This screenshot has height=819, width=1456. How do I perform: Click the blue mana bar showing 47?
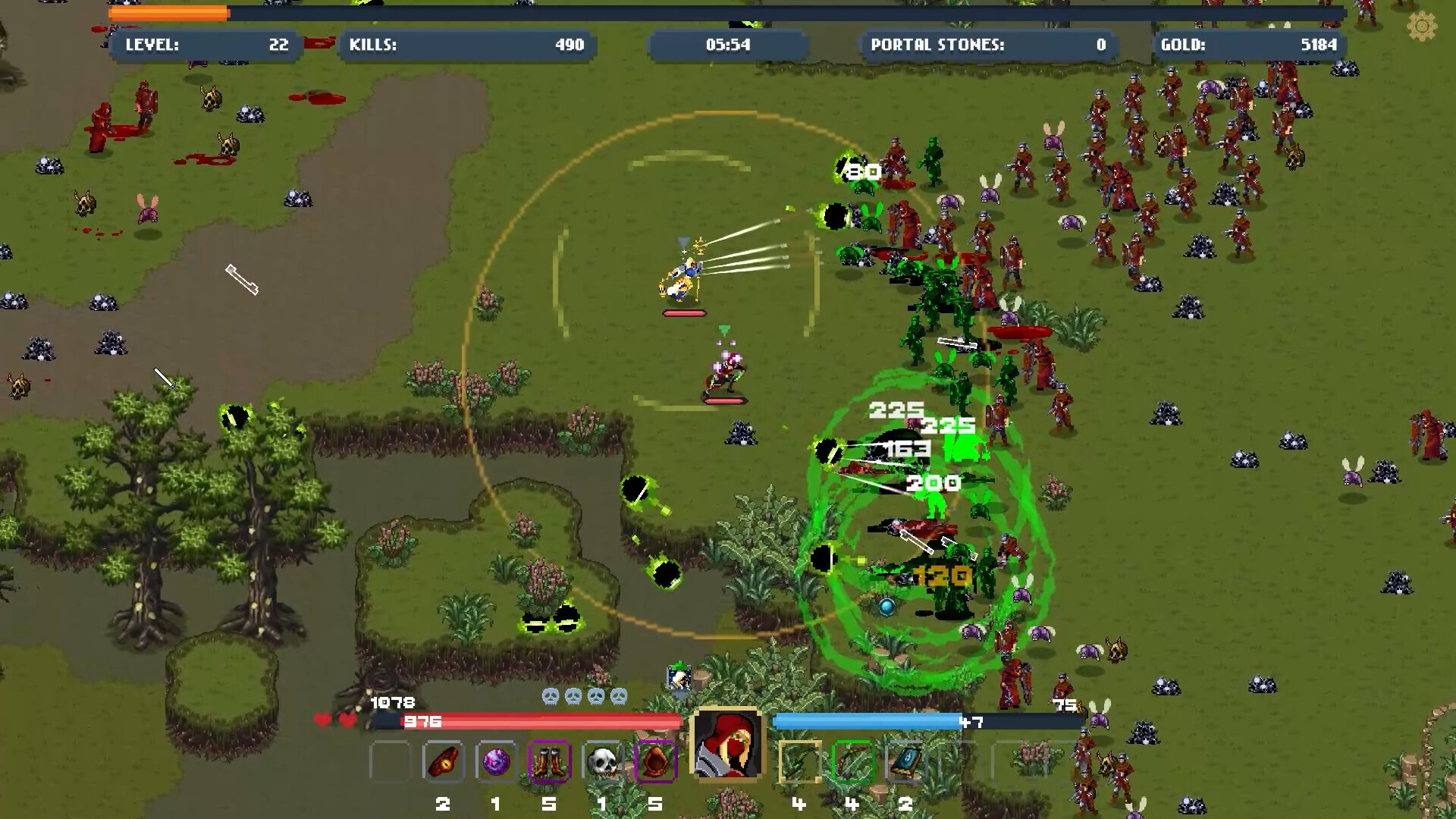910,723
